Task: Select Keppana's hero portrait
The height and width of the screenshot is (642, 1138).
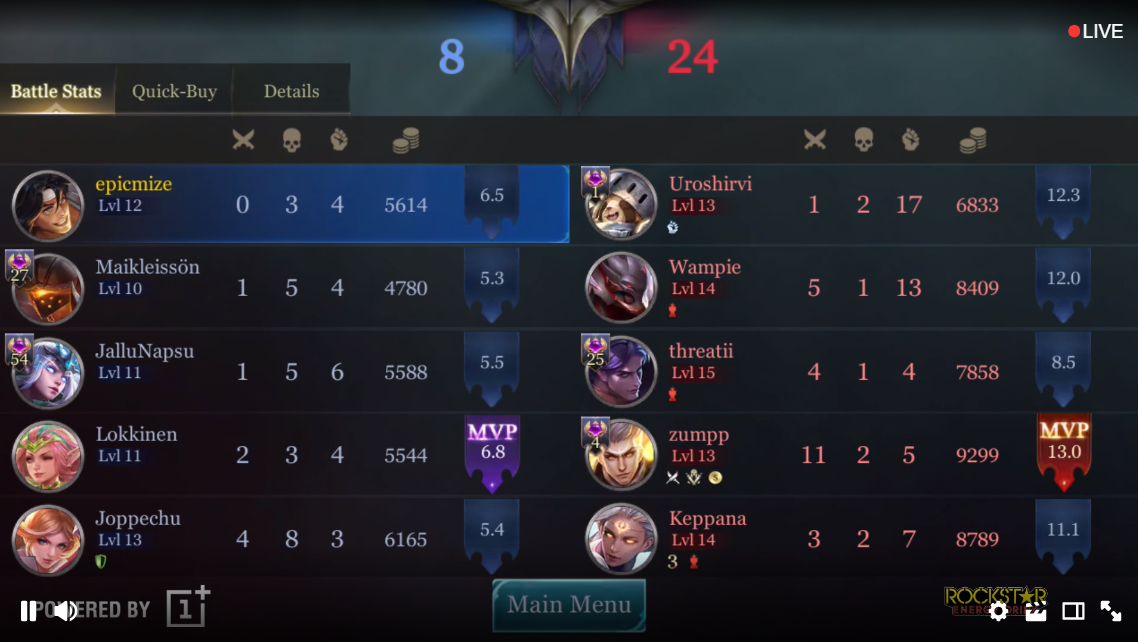Action: point(621,540)
